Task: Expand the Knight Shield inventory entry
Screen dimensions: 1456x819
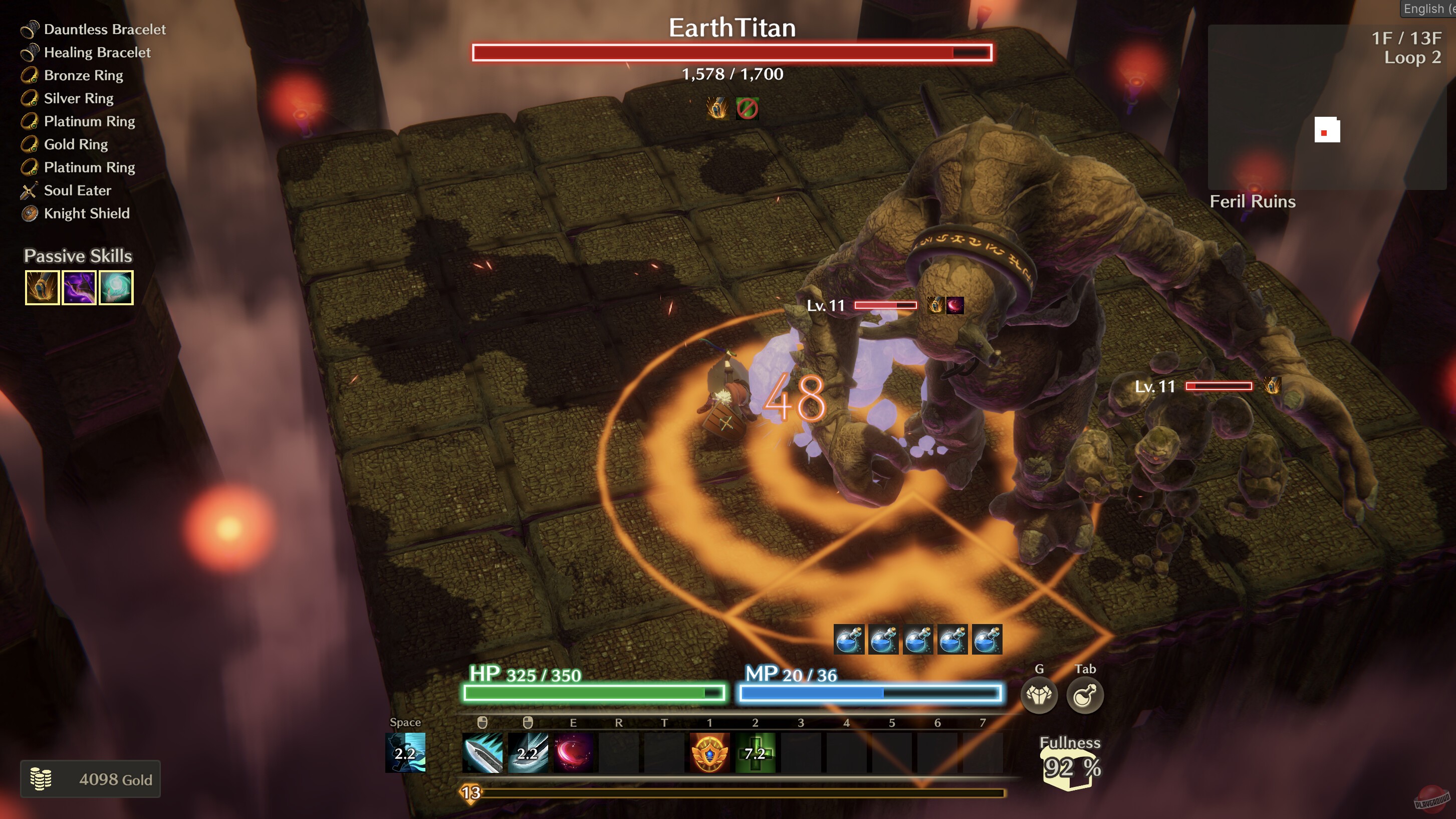Action: [x=88, y=214]
